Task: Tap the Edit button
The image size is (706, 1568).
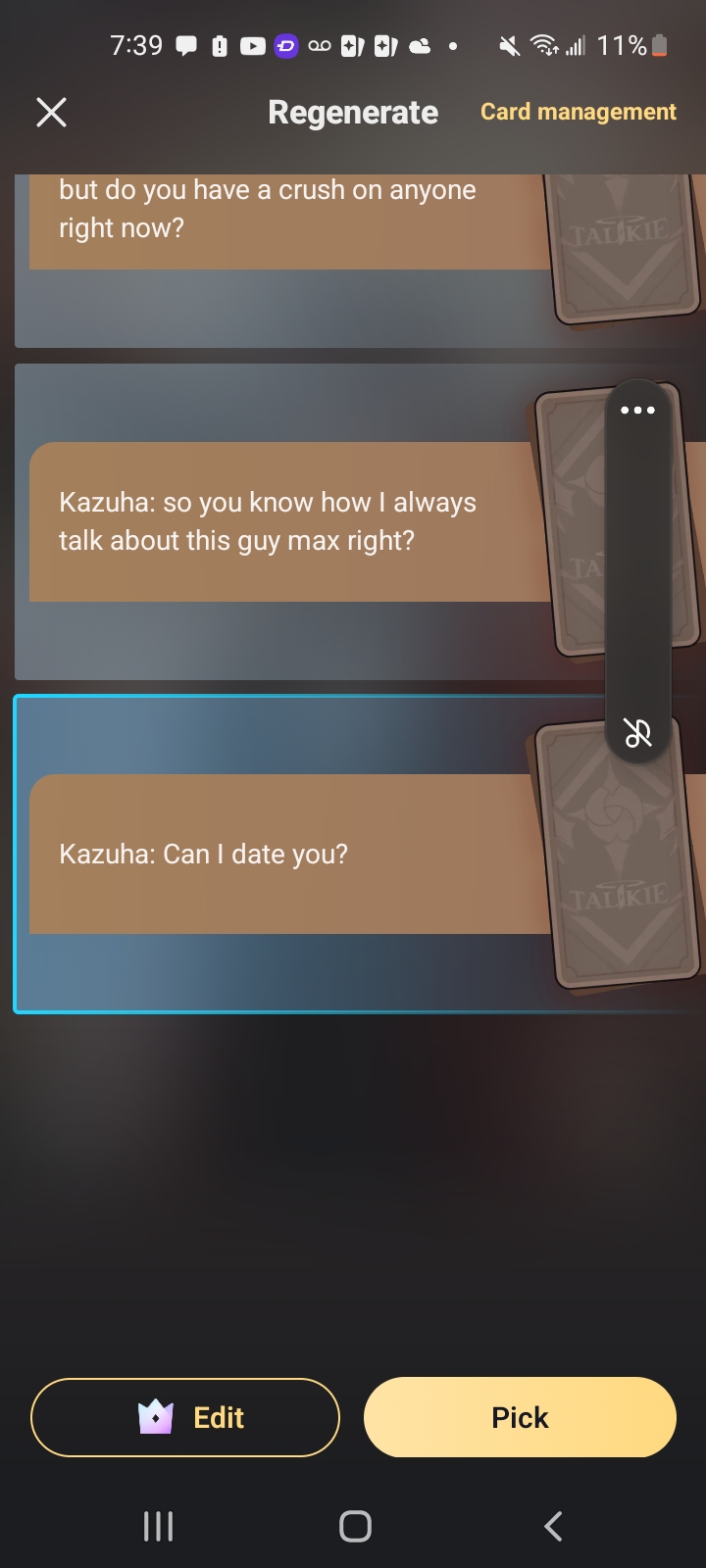Action: [x=185, y=1417]
